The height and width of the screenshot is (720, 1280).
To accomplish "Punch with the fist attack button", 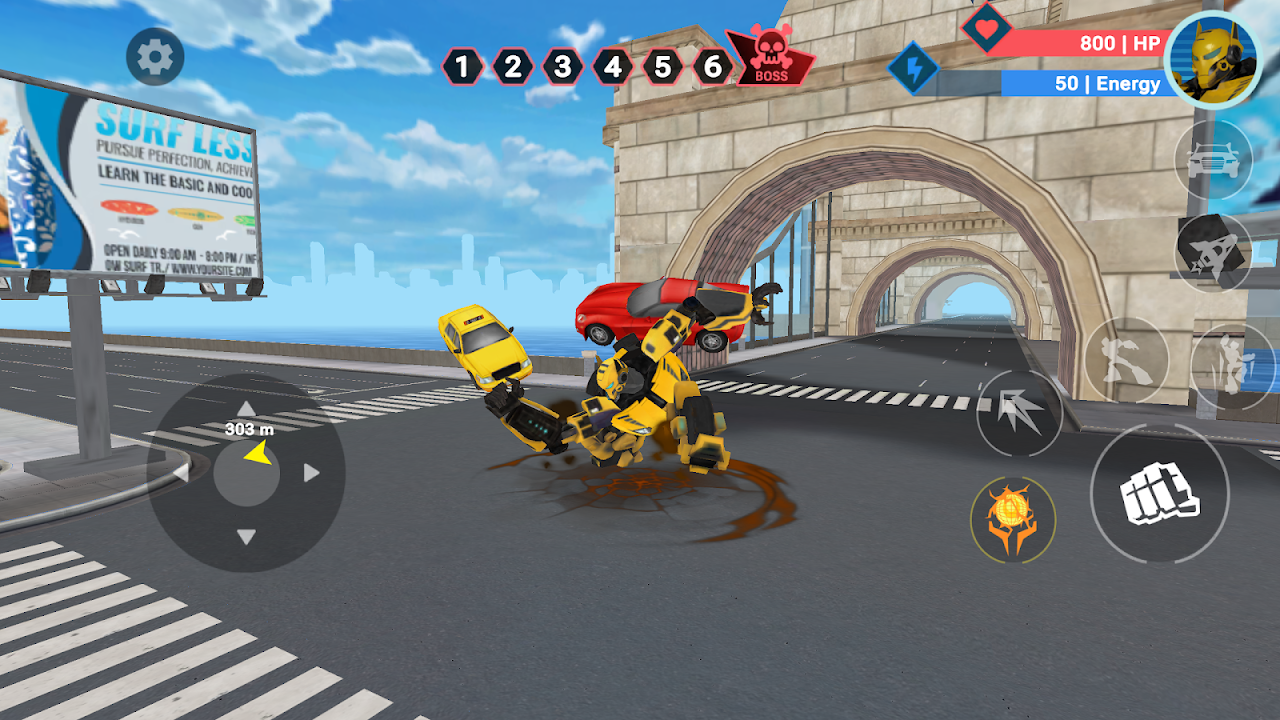I will [1159, 493].
